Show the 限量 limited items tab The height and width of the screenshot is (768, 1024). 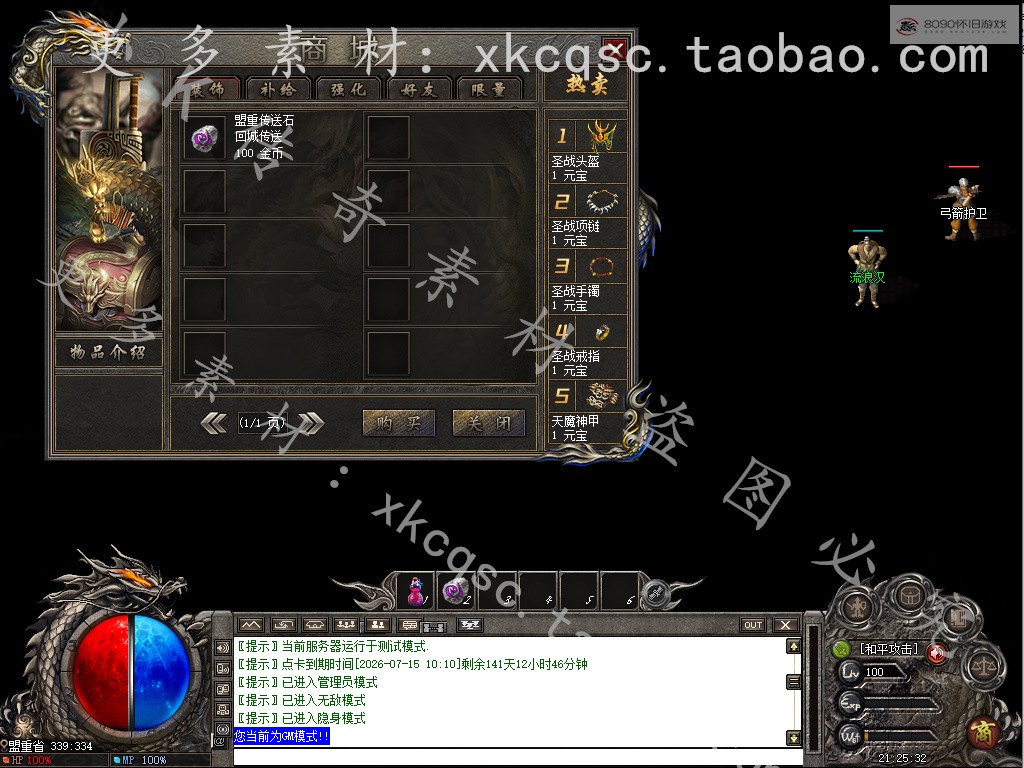[x=489, y=88]
